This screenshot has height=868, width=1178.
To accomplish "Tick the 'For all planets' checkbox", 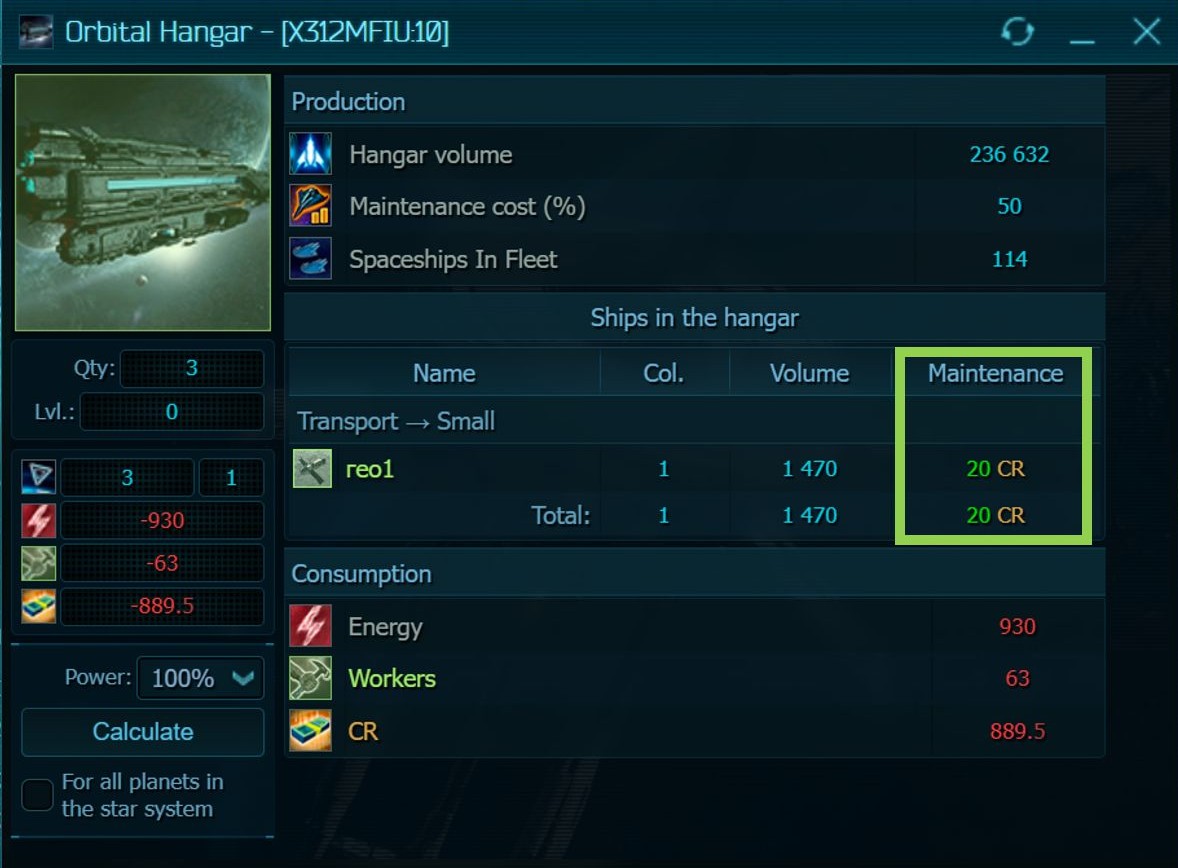I will point(38,796).
